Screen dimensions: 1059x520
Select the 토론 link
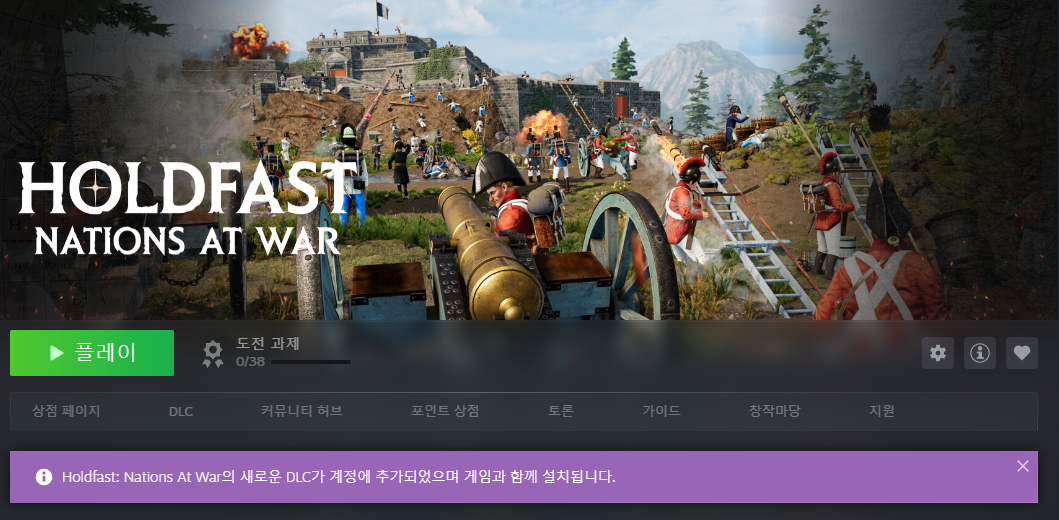pyautogui.click(x=561, y=411)
